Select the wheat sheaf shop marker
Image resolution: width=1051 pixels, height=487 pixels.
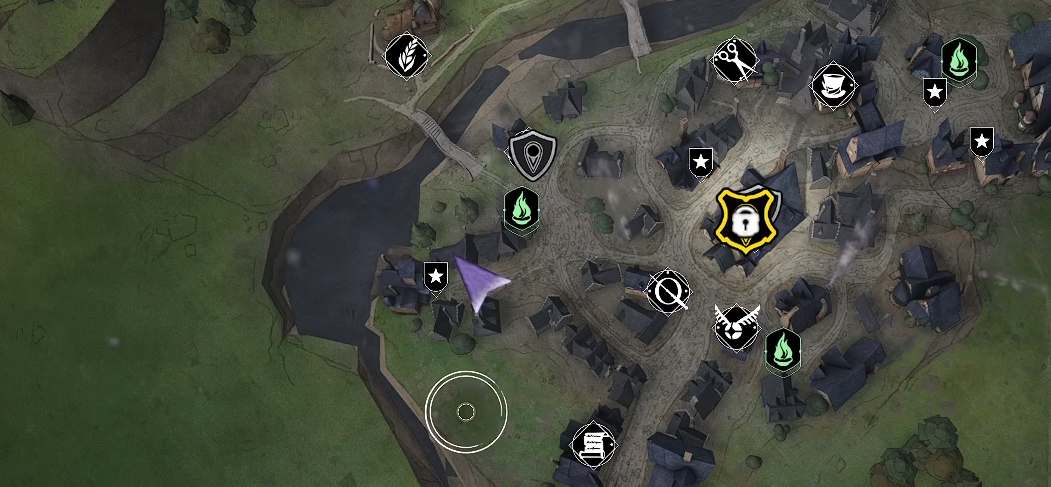(x=407, y=56)
